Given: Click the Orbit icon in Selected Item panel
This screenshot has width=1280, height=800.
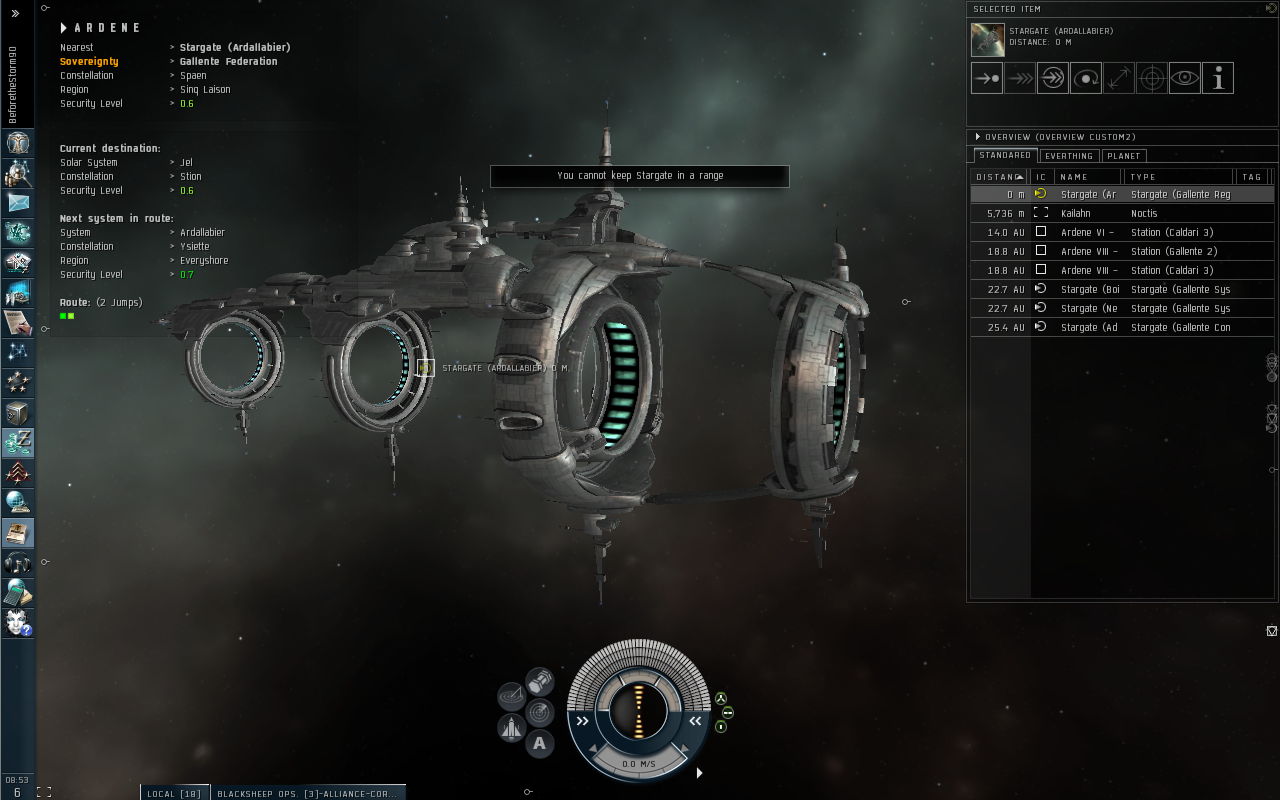Looking at the screenshot, I should point(1086,77).
